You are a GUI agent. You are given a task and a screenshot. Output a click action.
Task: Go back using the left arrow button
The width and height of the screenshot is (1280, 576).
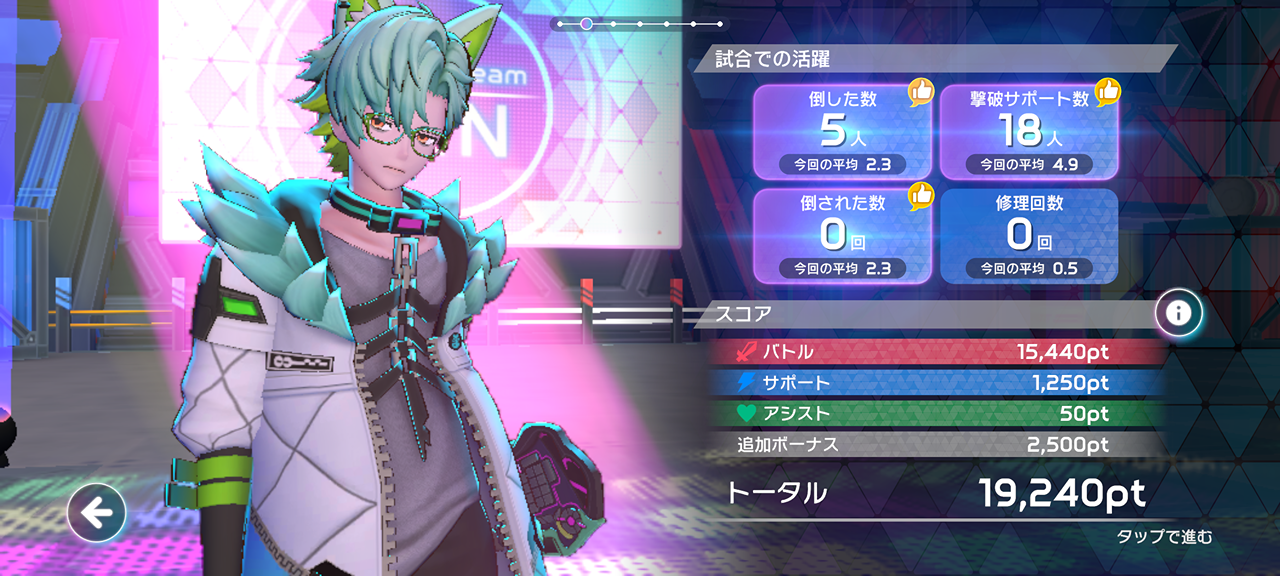pyautogui.click(x=96, y=514)
